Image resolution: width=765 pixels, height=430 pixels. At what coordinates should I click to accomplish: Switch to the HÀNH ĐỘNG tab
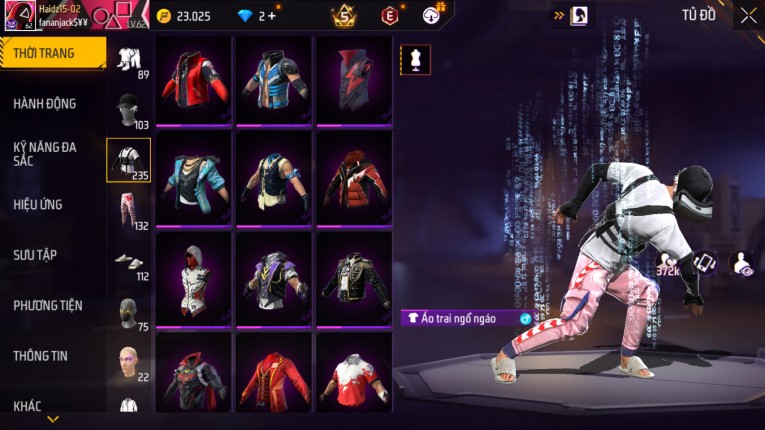pyautogui.click(x=45, y=103)
